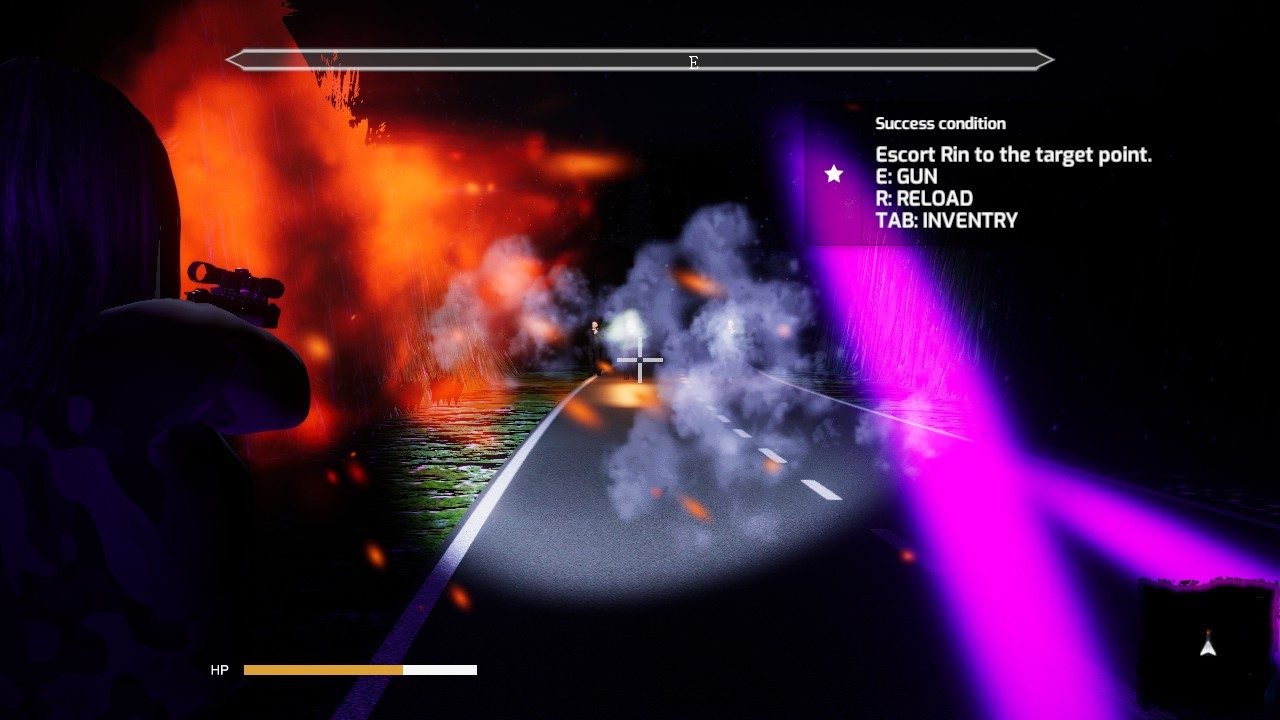This screenshot has width=1280, height=720.
Task: Click the R: RELOAD keybind text
Action: click(924, 198)
